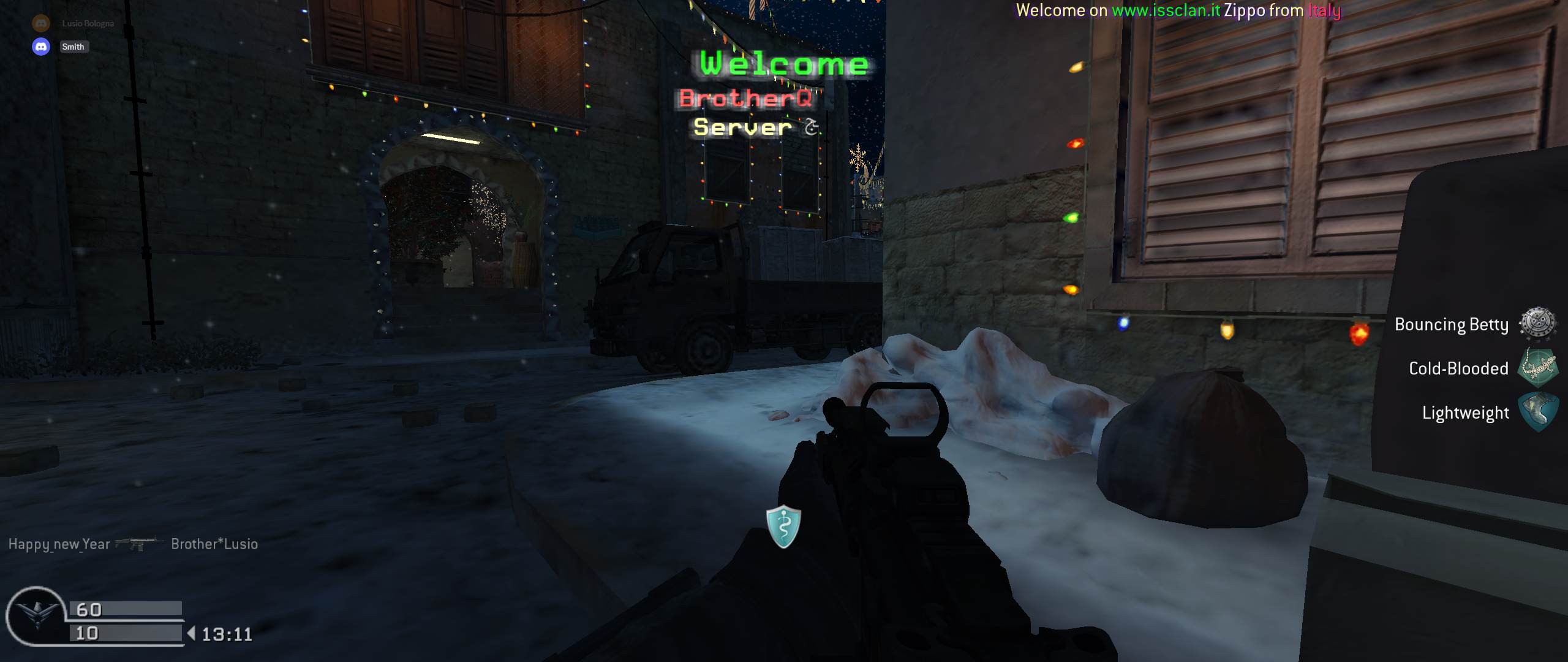Viewport: 1568px width, 662px height.
Task: Click the winged rank emblem
Action: pos(37,615)
